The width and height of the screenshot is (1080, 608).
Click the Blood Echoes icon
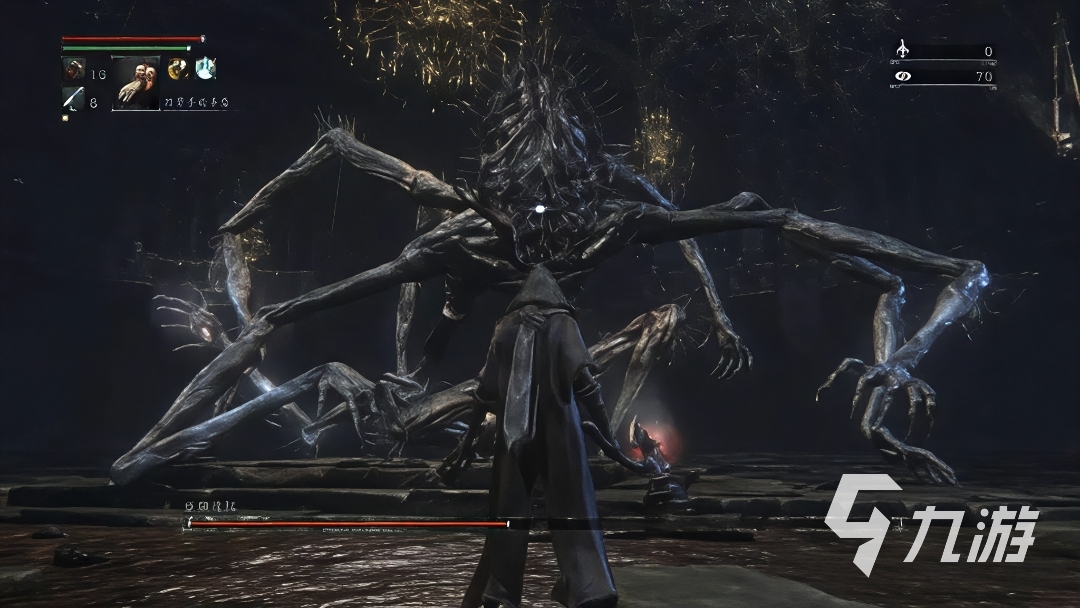903,50
